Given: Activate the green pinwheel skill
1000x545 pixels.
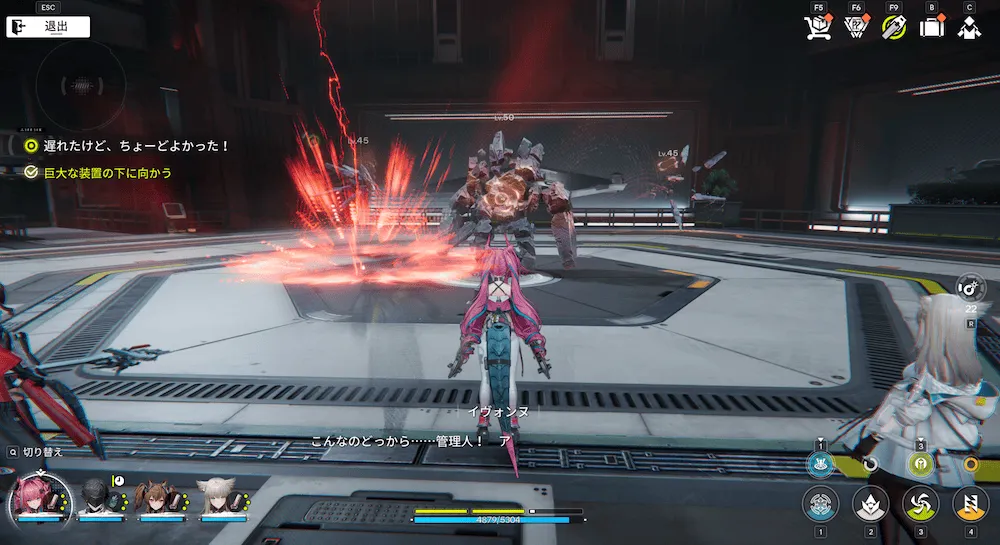Looking at the screenshot, I should pos(919,503).
